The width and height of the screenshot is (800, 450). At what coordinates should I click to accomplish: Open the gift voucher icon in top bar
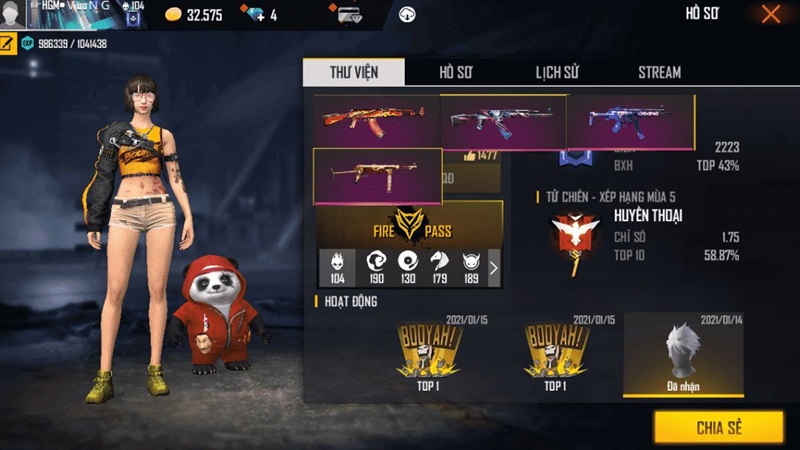tap(349, 15)
